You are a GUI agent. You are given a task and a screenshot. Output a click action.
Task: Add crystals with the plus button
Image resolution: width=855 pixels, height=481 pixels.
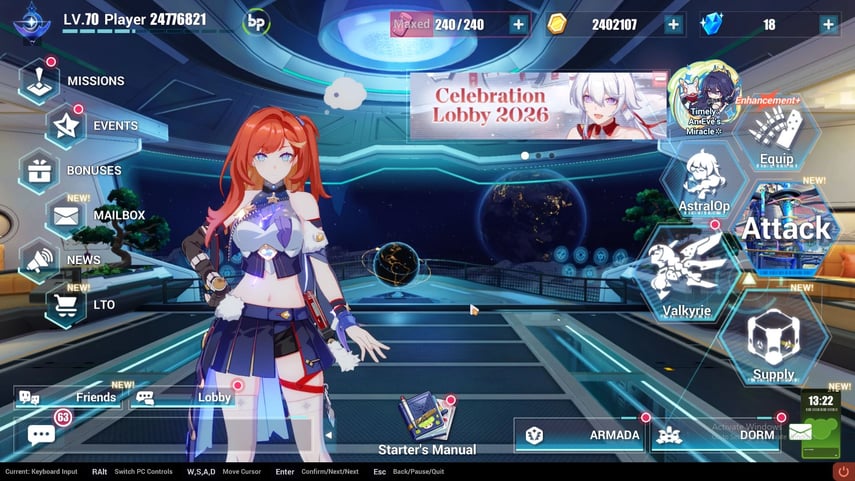coord(828,25)
